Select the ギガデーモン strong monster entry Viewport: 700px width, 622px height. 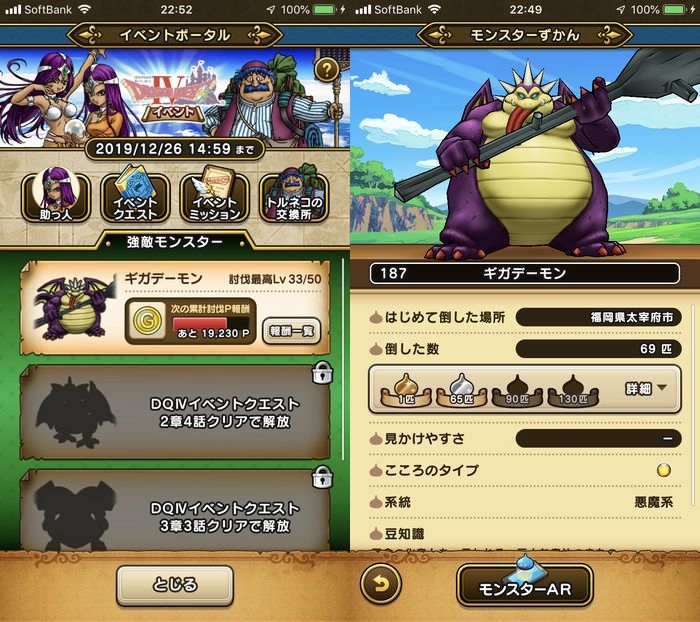(175, 308)
